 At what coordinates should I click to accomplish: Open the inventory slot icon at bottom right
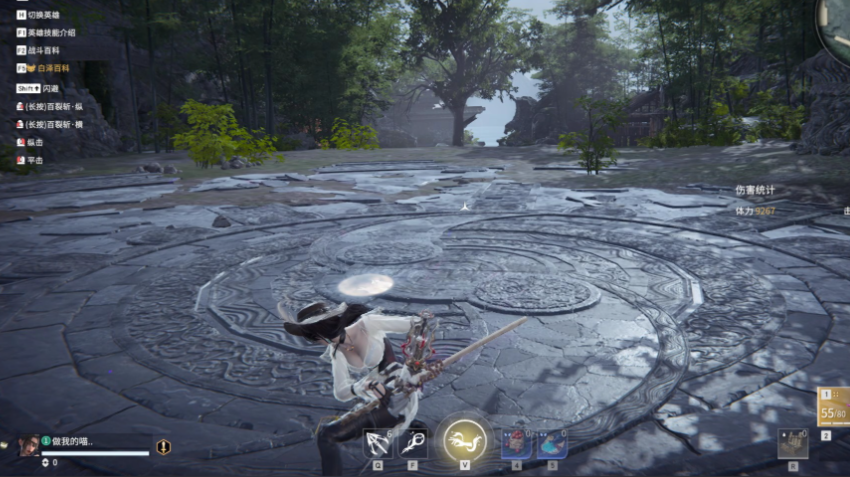click(792, 443)
